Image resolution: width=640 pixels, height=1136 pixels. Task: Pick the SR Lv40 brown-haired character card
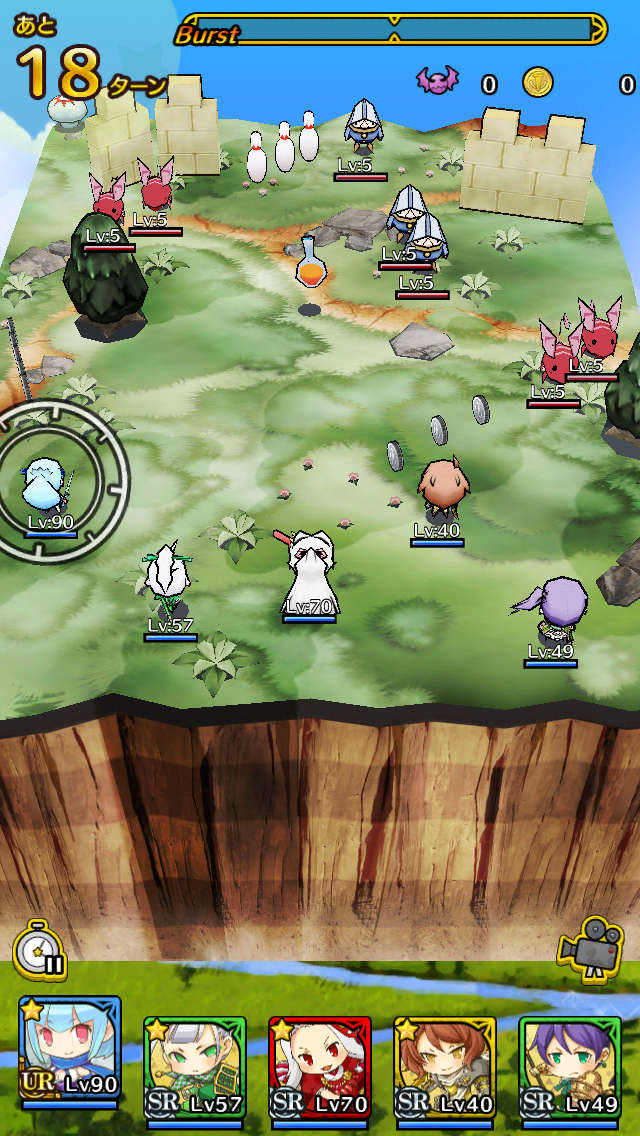tap(444, 1066)
